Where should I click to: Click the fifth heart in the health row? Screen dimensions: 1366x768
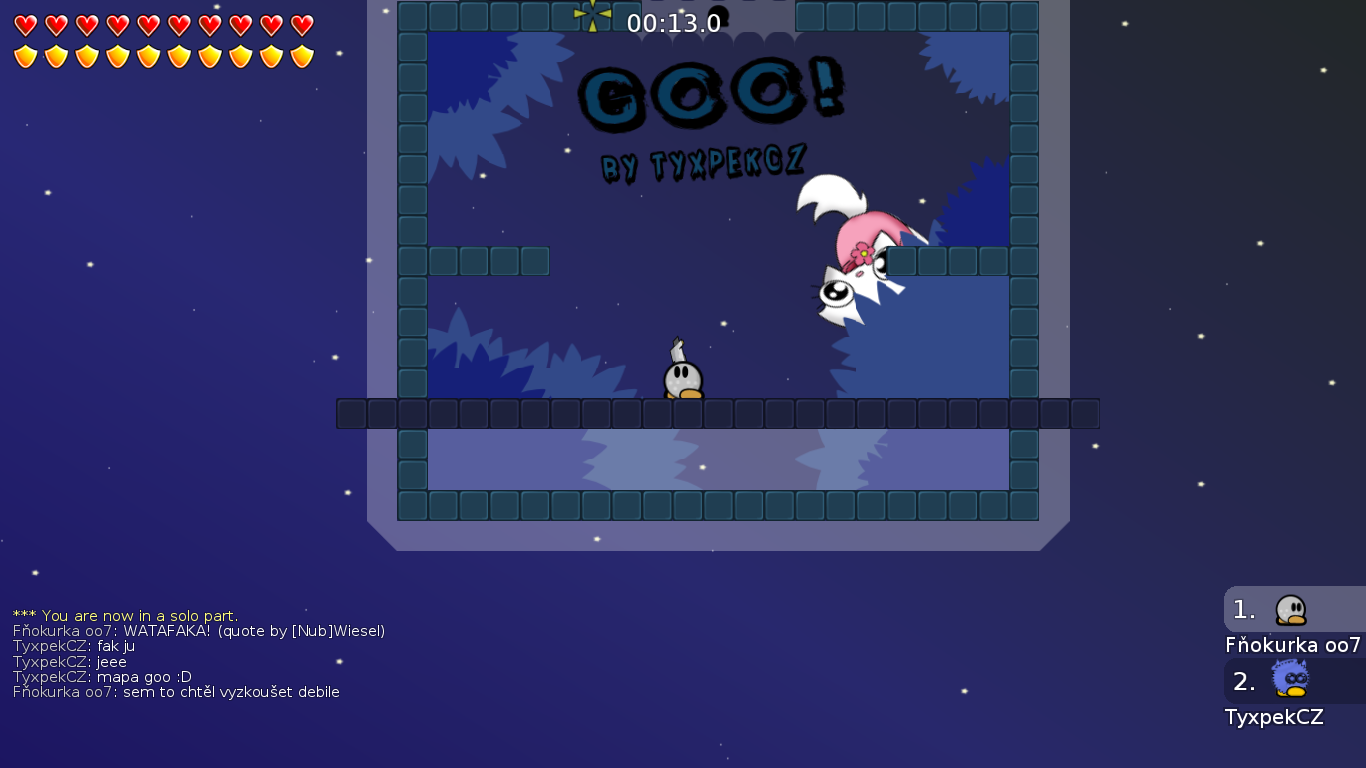click(147, 27)
